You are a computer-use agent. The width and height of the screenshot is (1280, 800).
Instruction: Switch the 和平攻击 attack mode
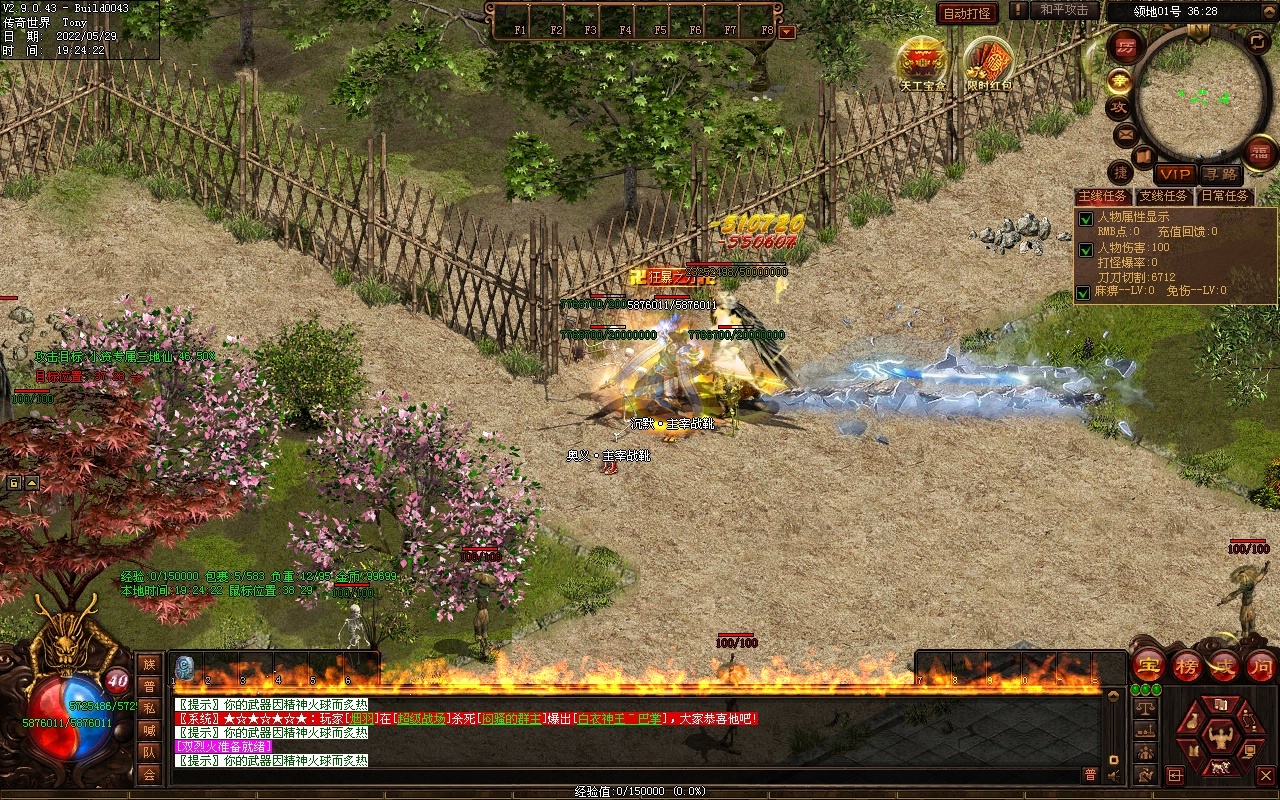(1063, 10)
